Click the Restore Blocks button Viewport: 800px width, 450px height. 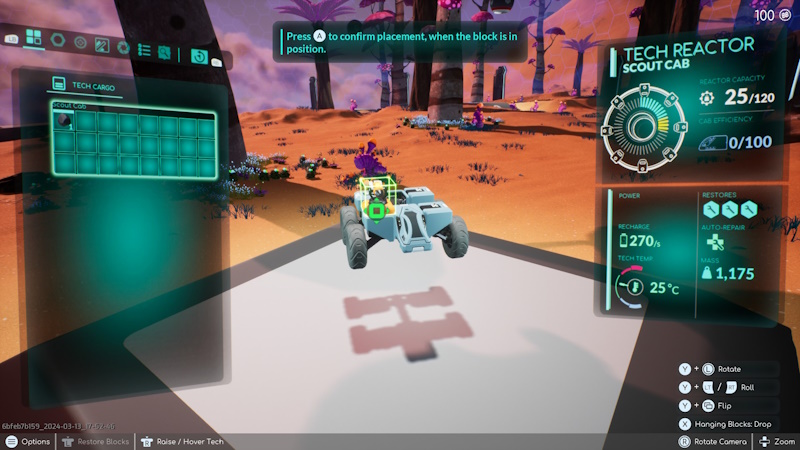pyautogui.click(x=95, y=441)
